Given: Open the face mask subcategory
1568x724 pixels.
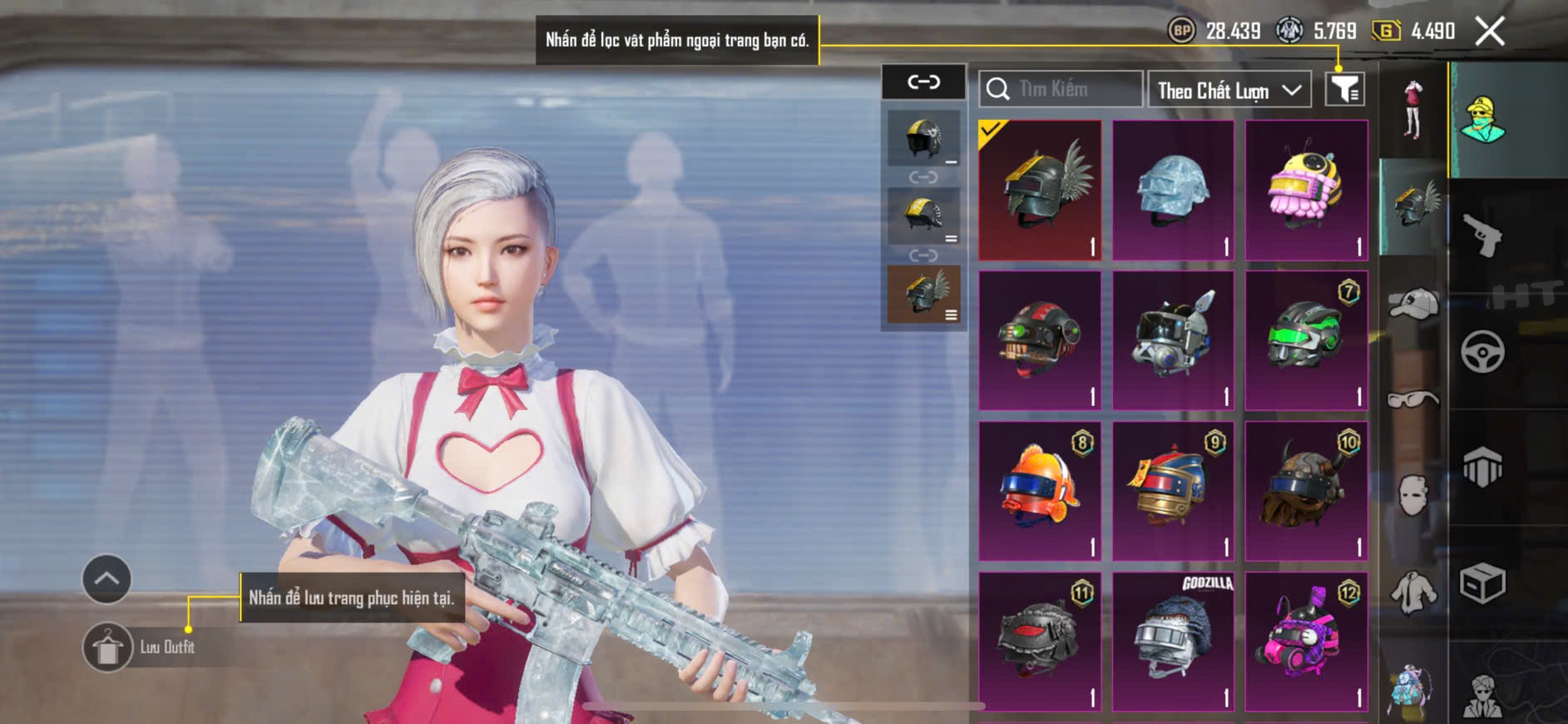Looking at the screenshot, I should tap(1412, 496).
